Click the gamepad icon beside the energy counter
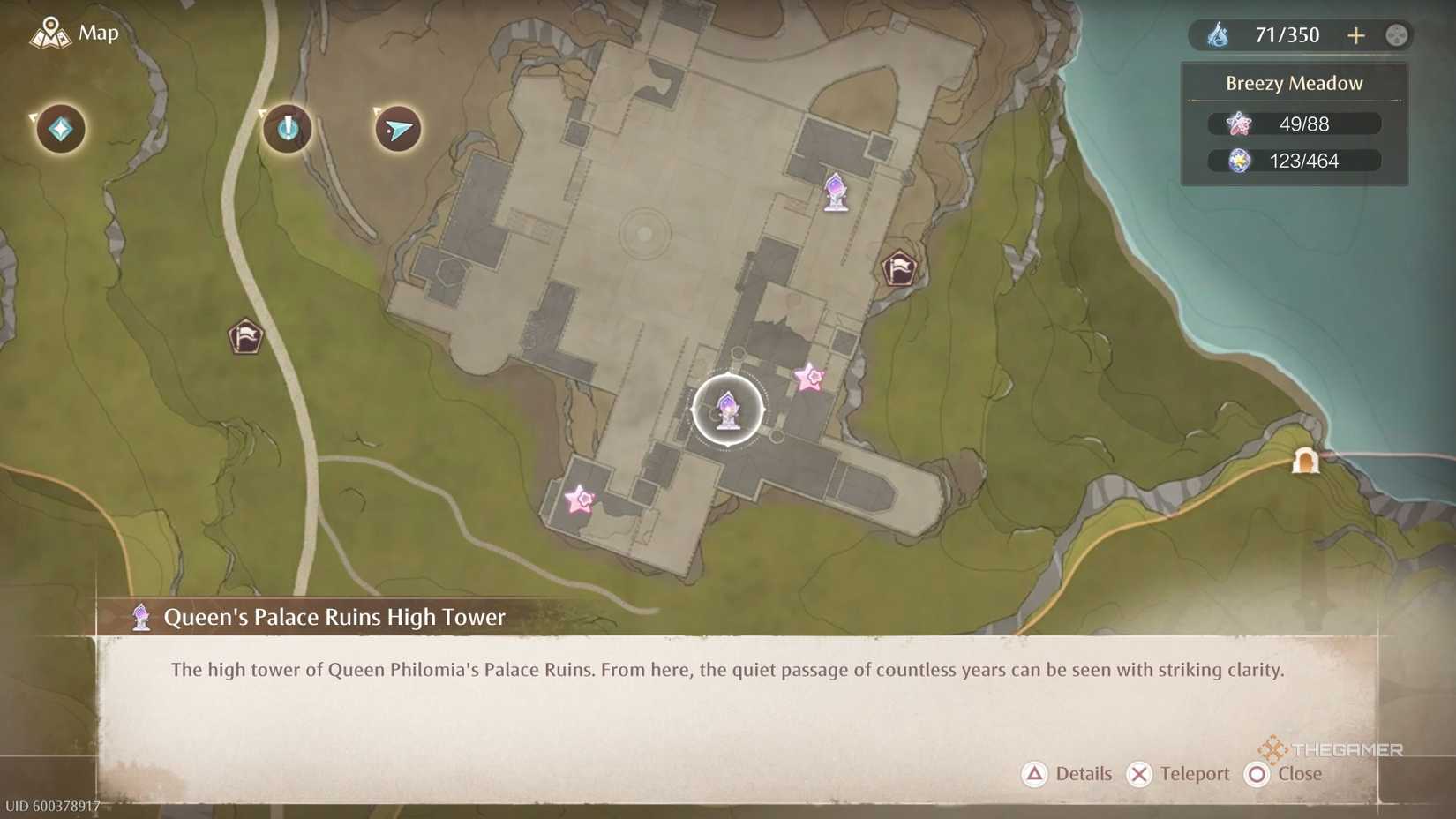The width and height of the screenshot is (1456, 819). pyautogui.click(x=1397, y=35)
